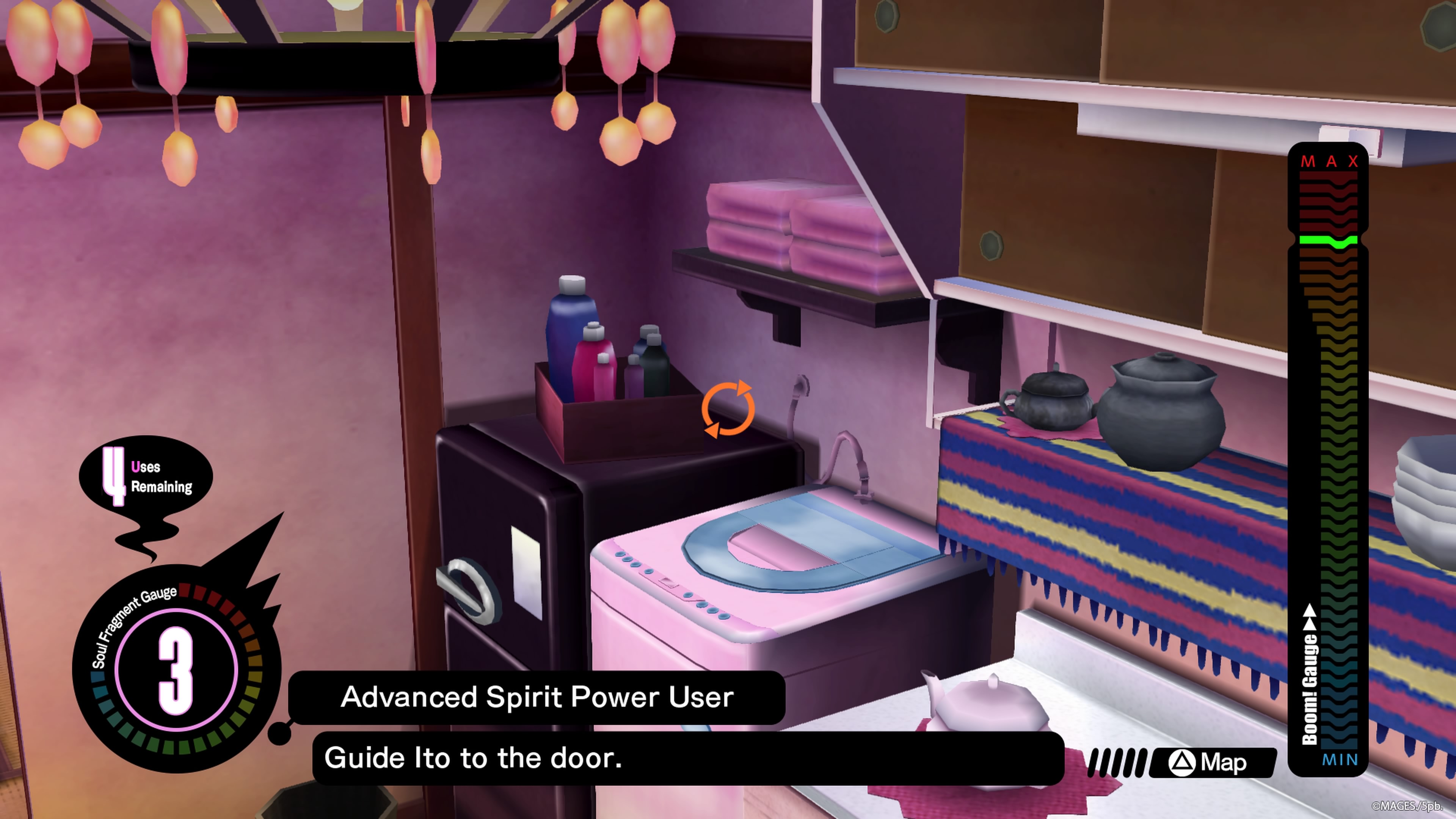Select the orange rotate interaction marker

(x=728, y=409)
